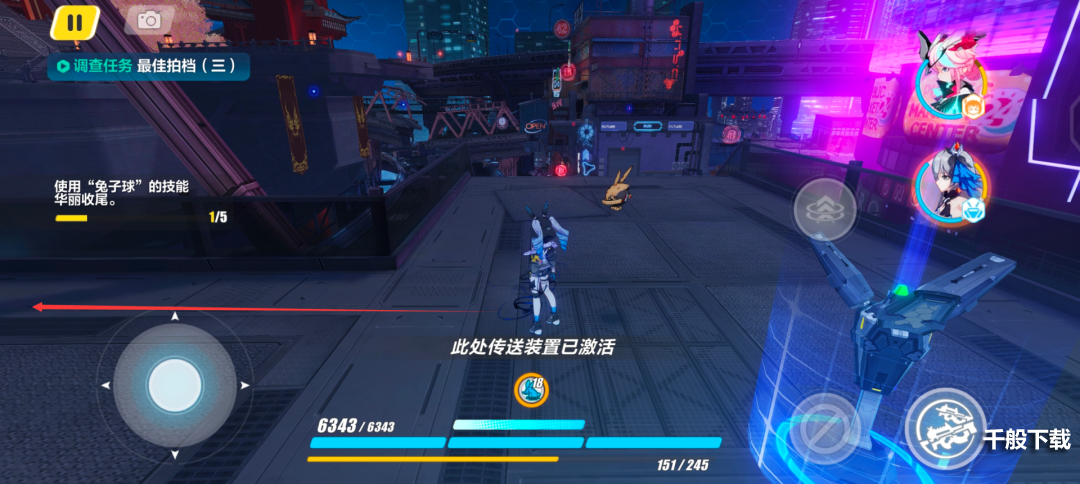Select the orange buff icon marked 18

[x=531, y=390]
